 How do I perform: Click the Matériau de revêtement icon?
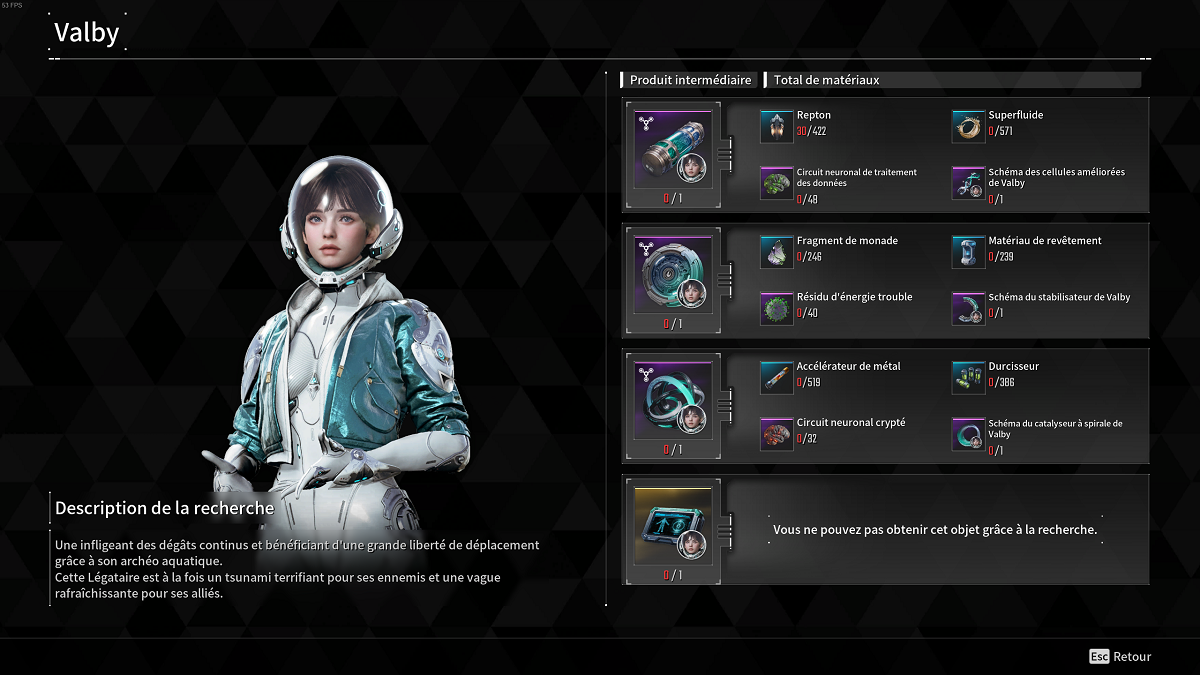(x=968, y=252)
